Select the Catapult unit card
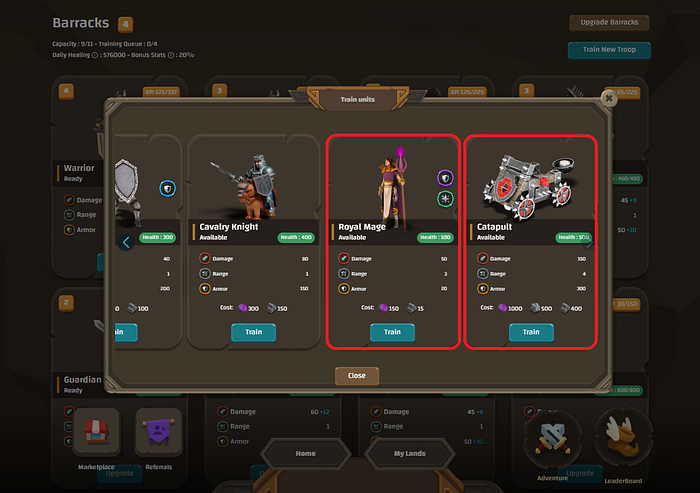 pos(531,200)
